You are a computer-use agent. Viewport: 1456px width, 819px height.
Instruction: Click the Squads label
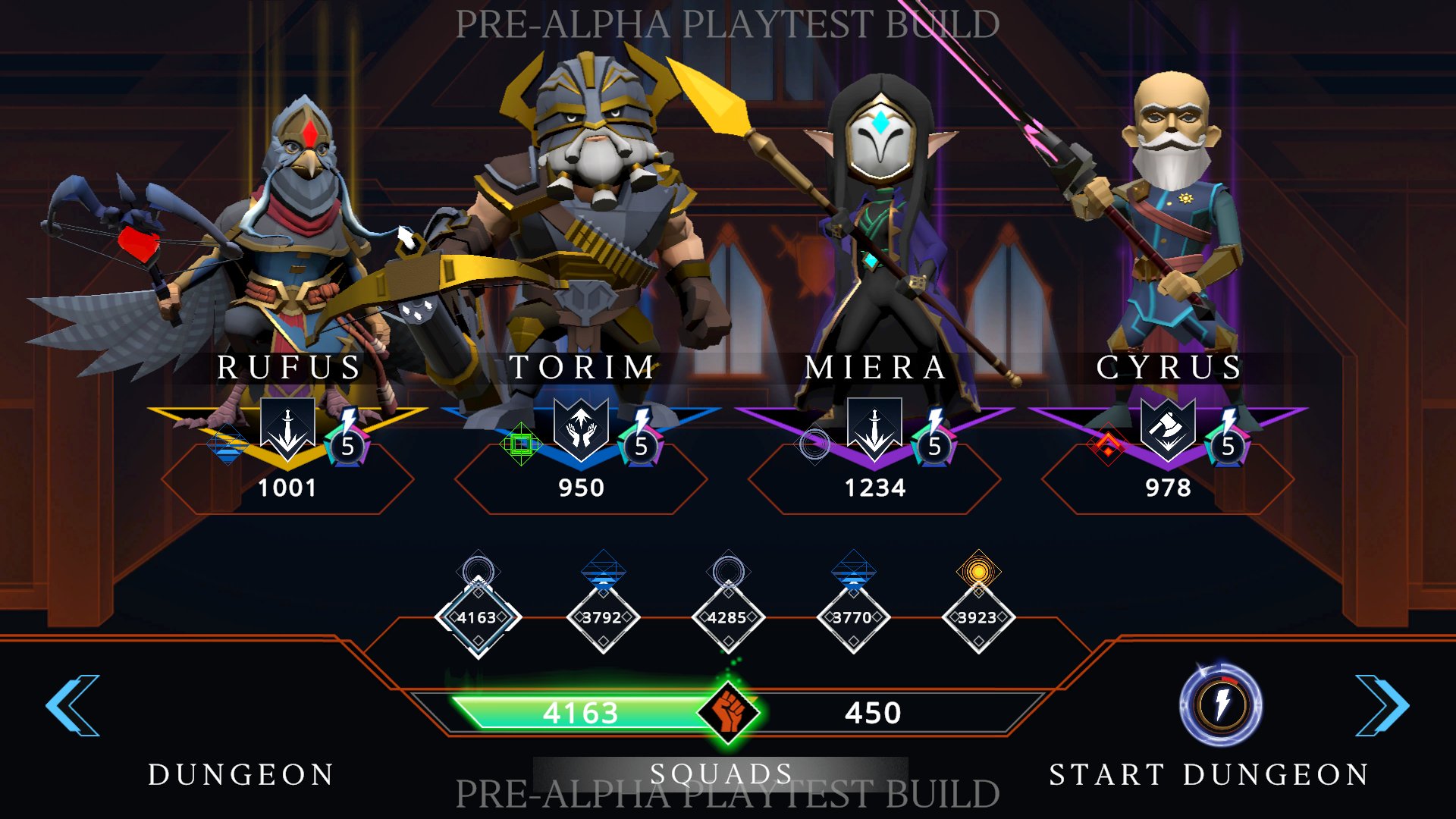click(x=720, y=773)
